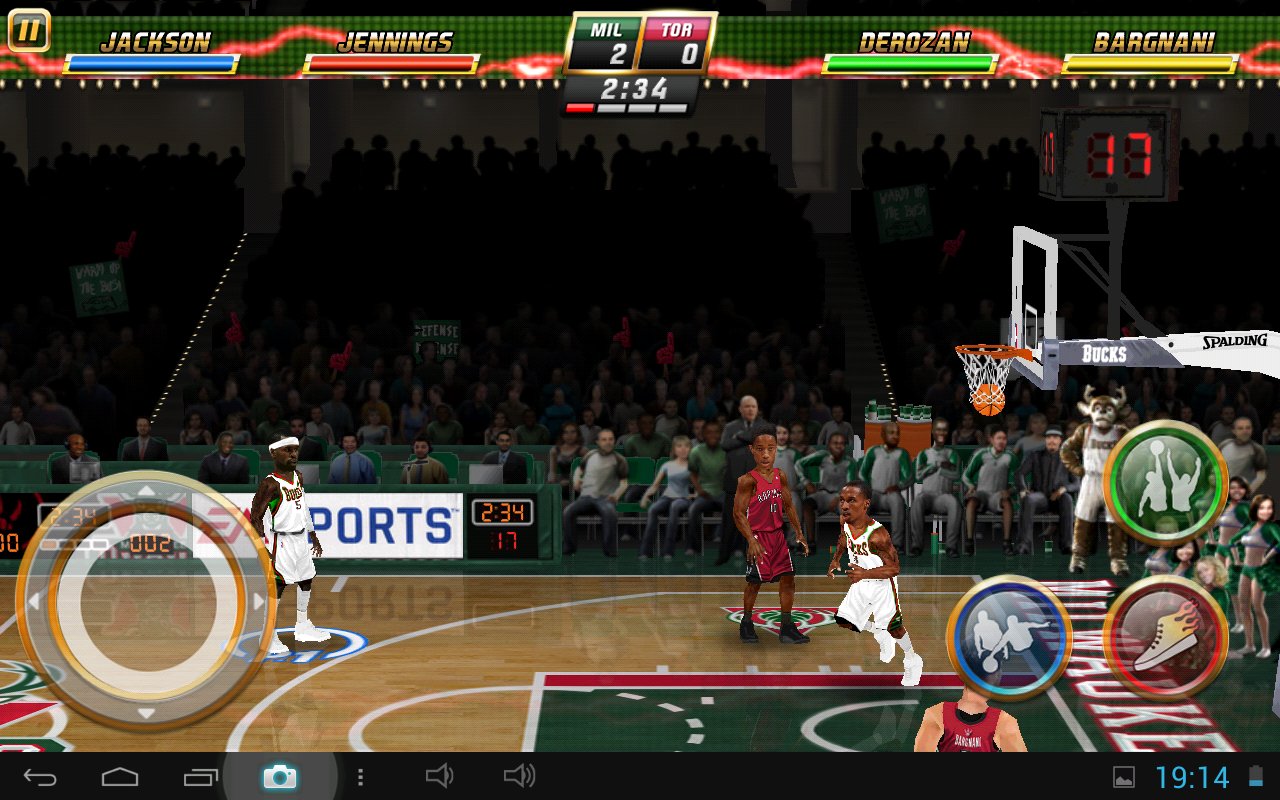Lower volume with the single-wave speaker icon
This screenshot has width=1280, height=800.
tap(439, 776)
